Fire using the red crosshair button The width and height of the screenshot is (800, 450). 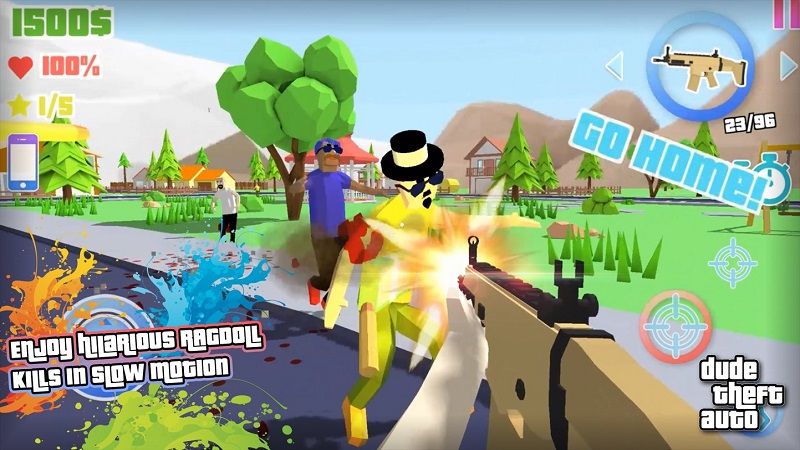[x=676, y=326]
